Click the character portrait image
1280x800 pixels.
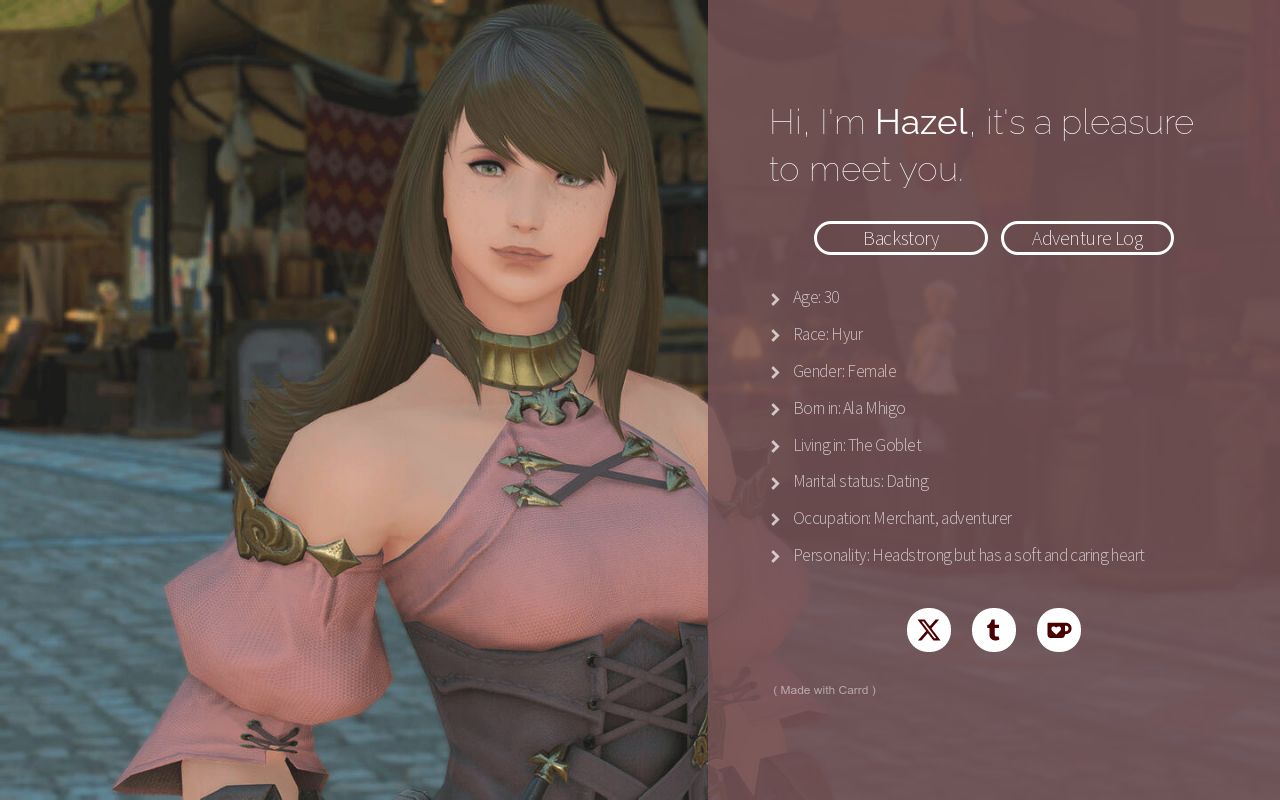pos(354,400)
